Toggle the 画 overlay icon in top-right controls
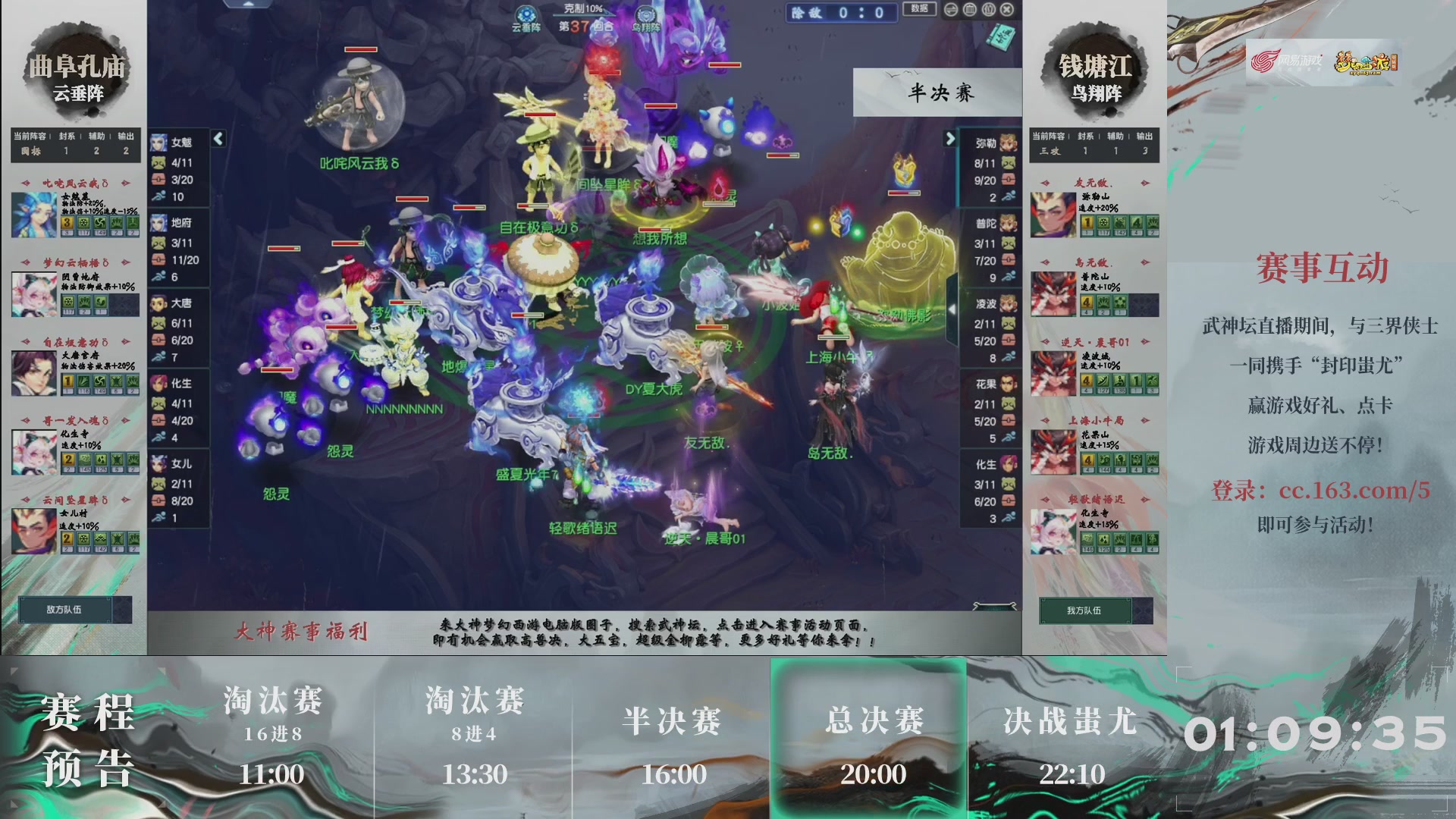This screenshot has height=819, width=1456. tap(970, 10)
